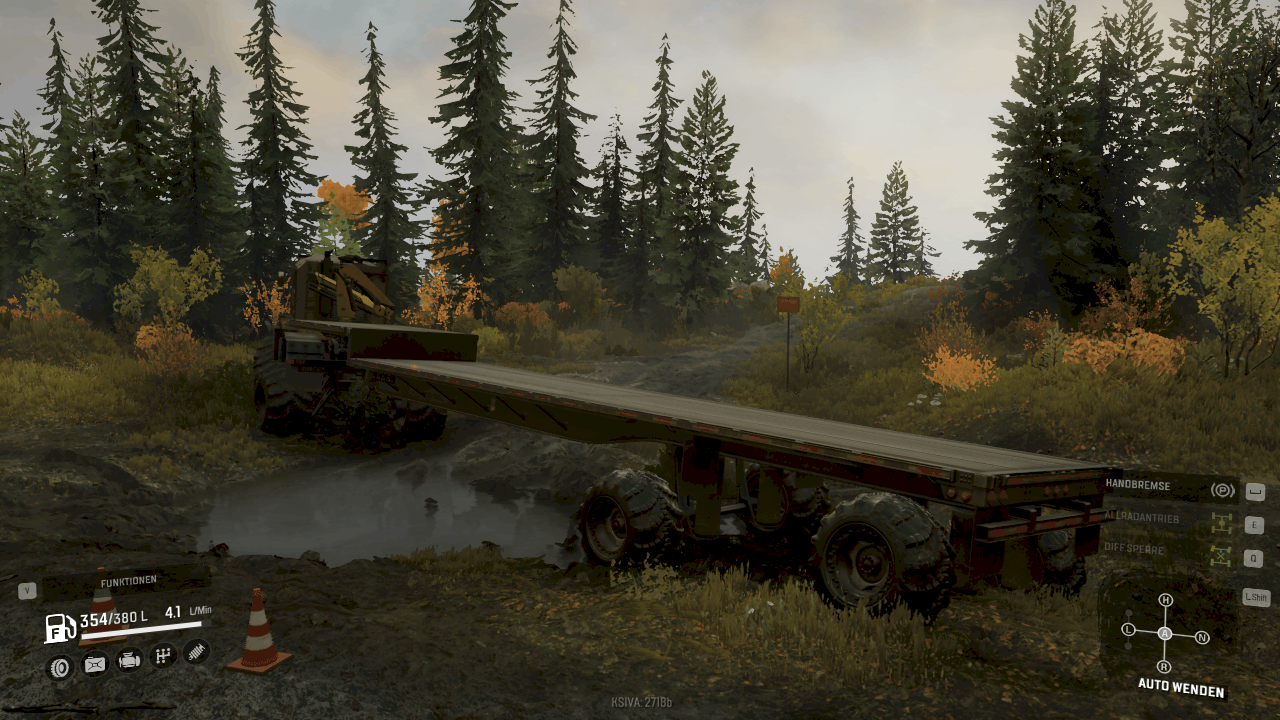Shift the gearbox to H high gear

pos(1165,600)
